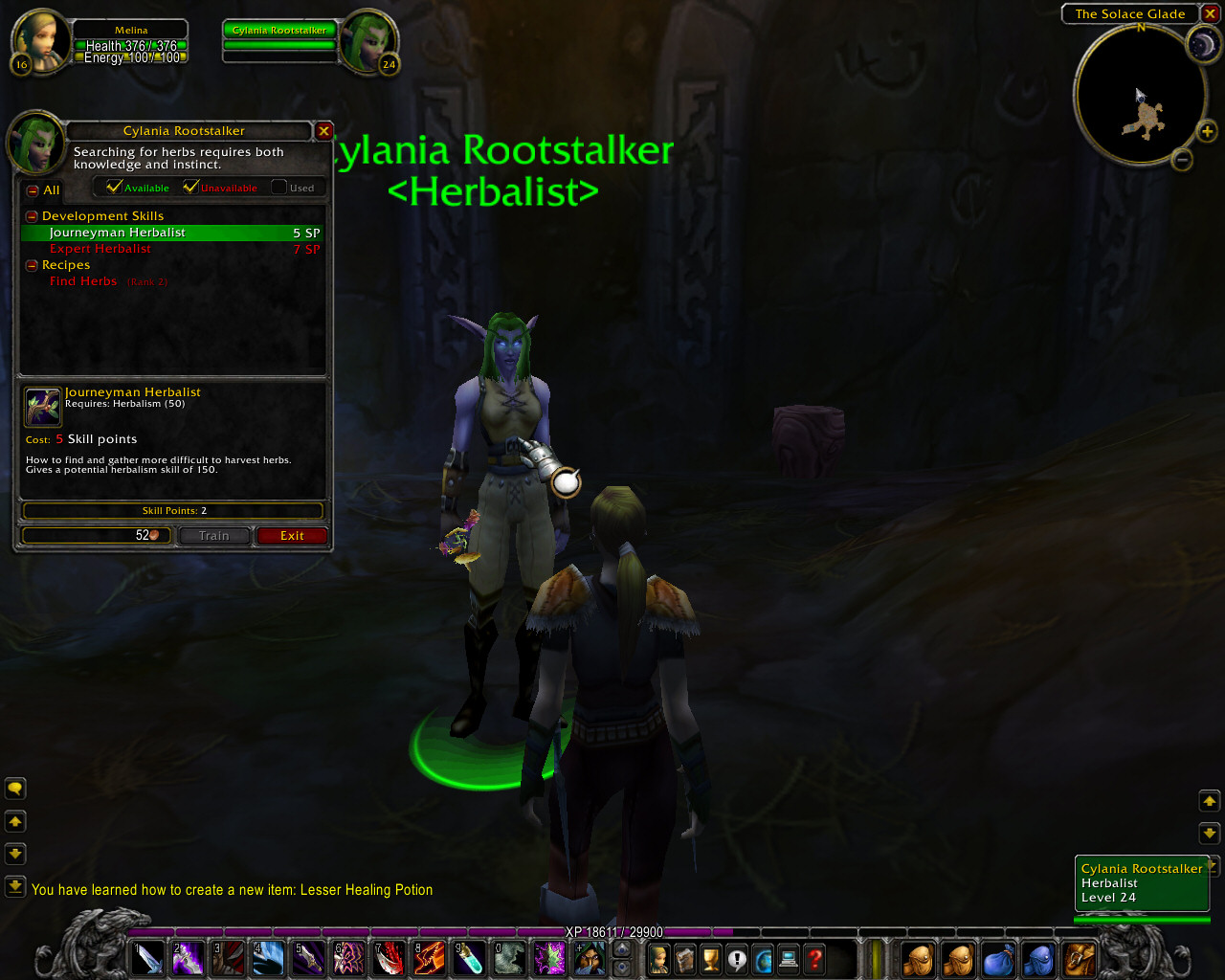Open your backpack at the bottom right

pos(1079,959)
